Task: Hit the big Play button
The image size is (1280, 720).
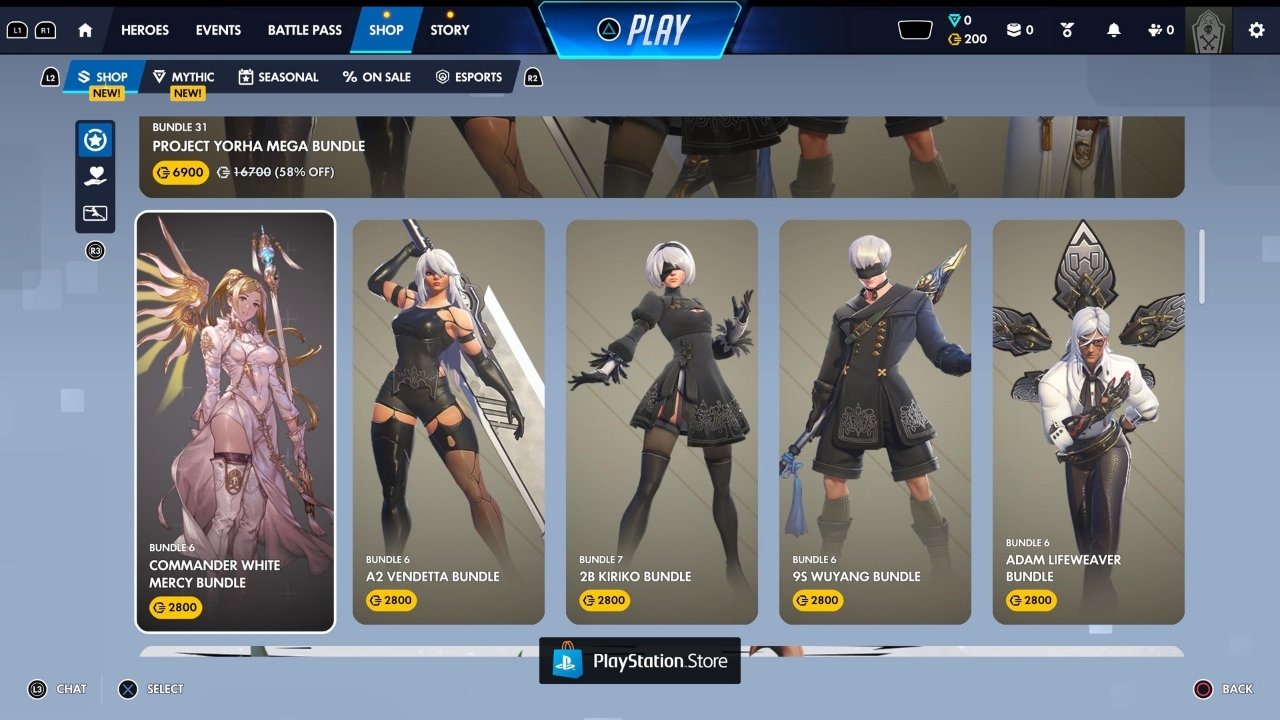Action: [640, 30]
